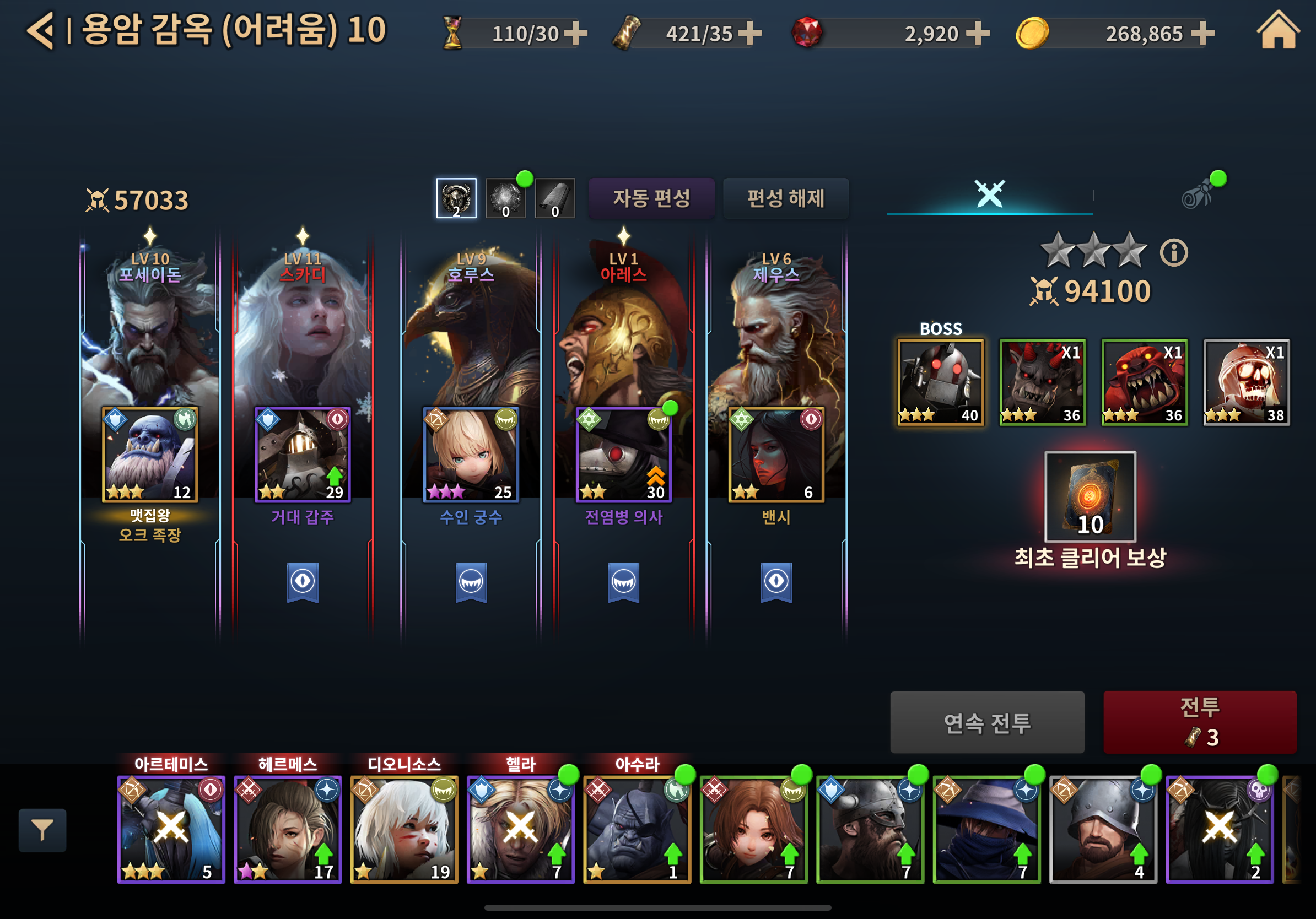Viewport: 1316px width, 919px height.
Task: Tap the 연속 전투 continuous battle button
Action: [x=986, y=722]
